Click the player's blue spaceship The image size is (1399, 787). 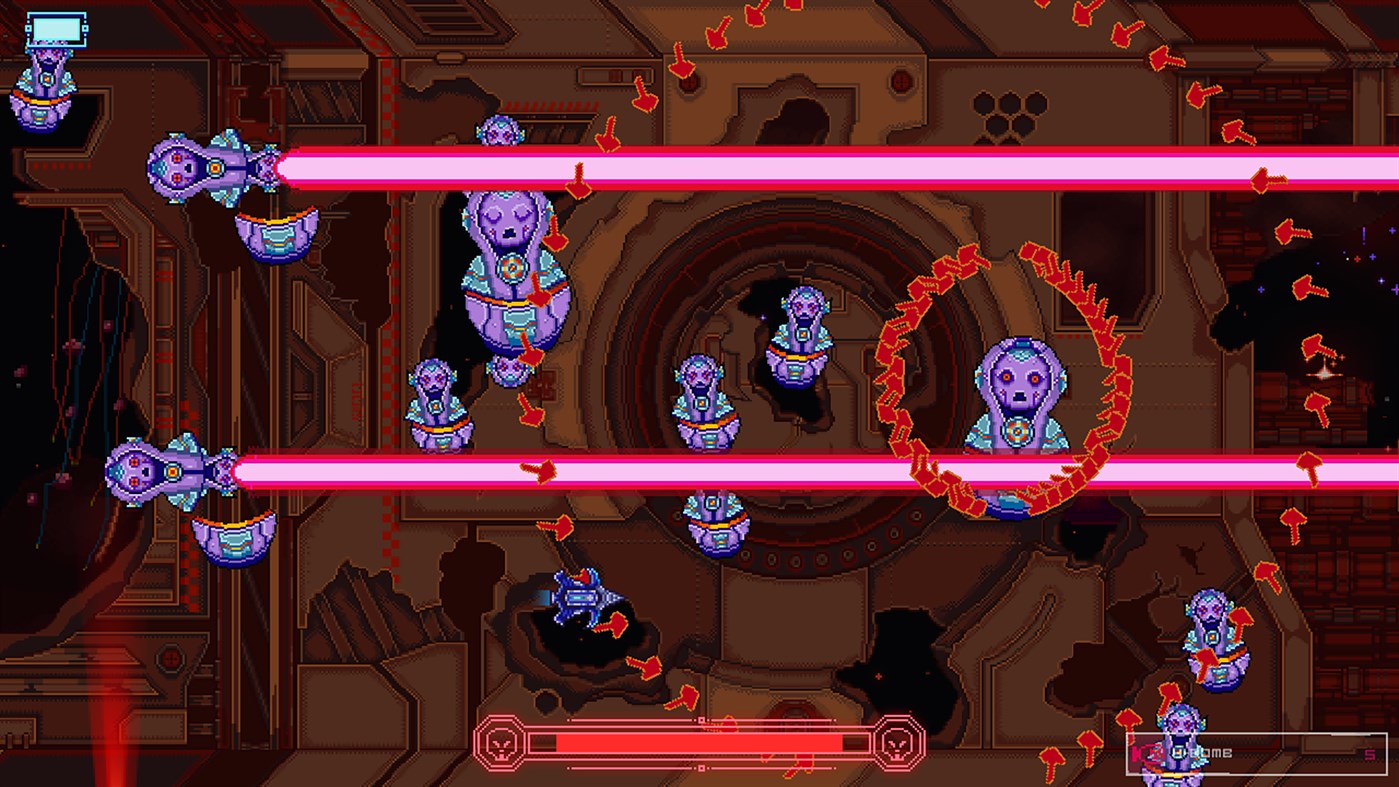580,597
